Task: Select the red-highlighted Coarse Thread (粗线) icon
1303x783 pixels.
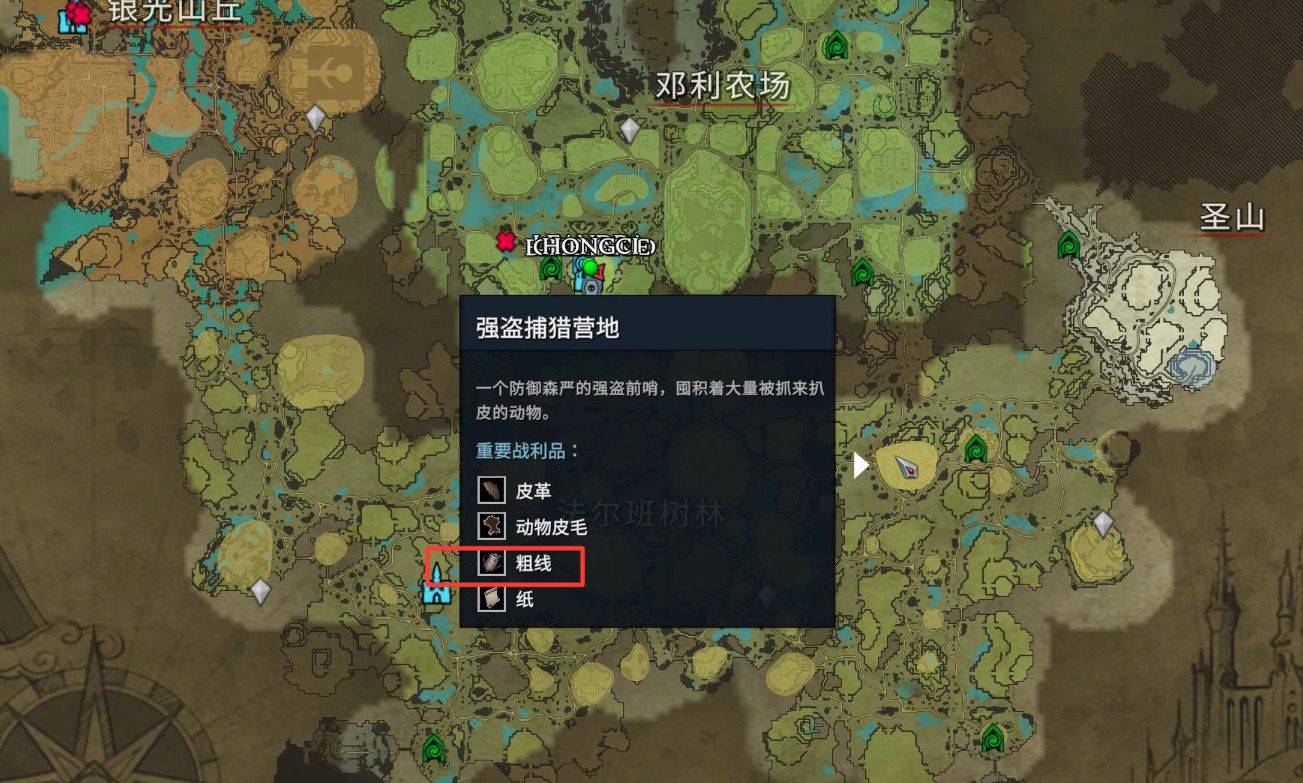Action: (x=490, y=563)
